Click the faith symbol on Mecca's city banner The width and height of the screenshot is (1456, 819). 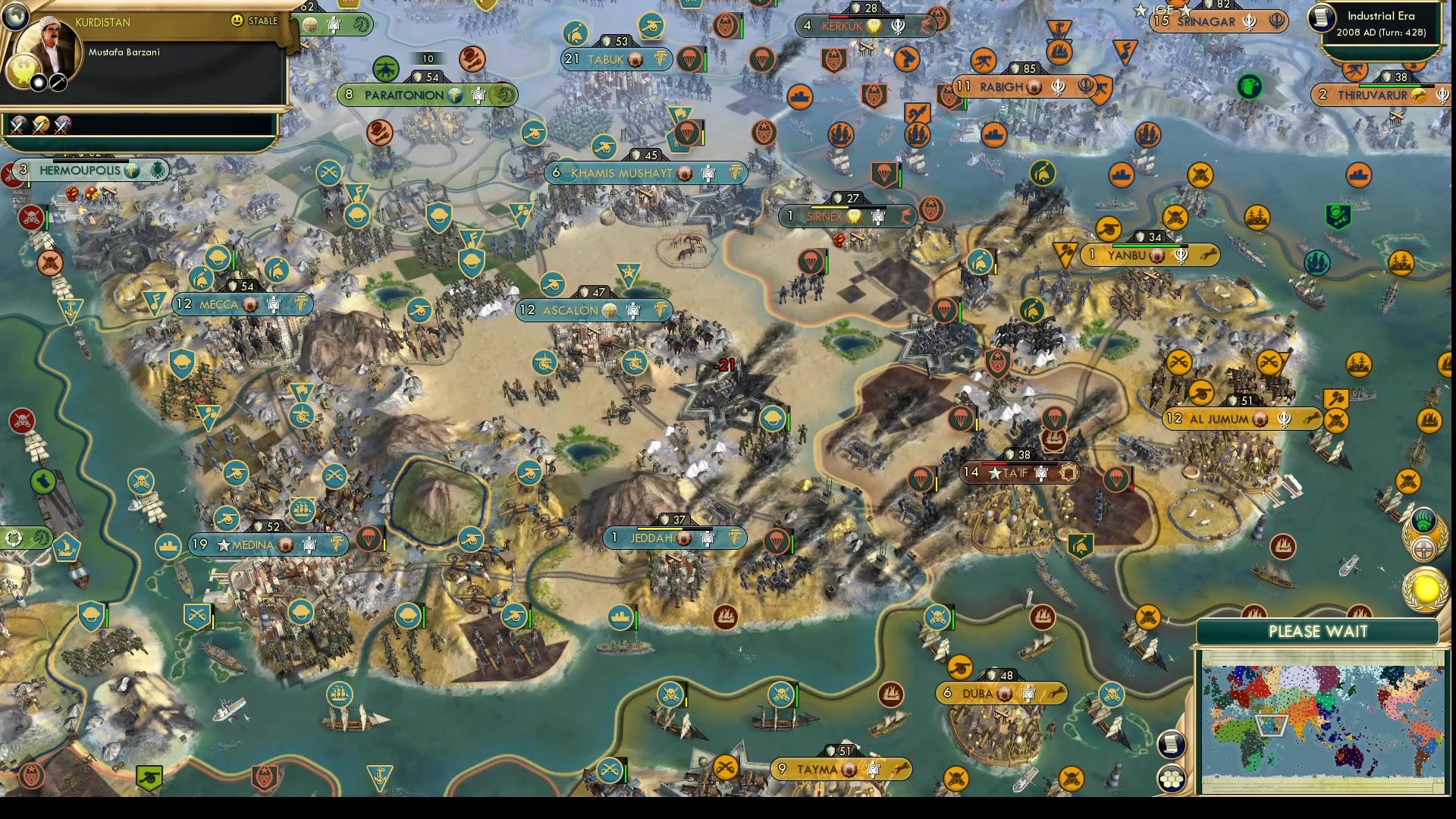[250, 305]
